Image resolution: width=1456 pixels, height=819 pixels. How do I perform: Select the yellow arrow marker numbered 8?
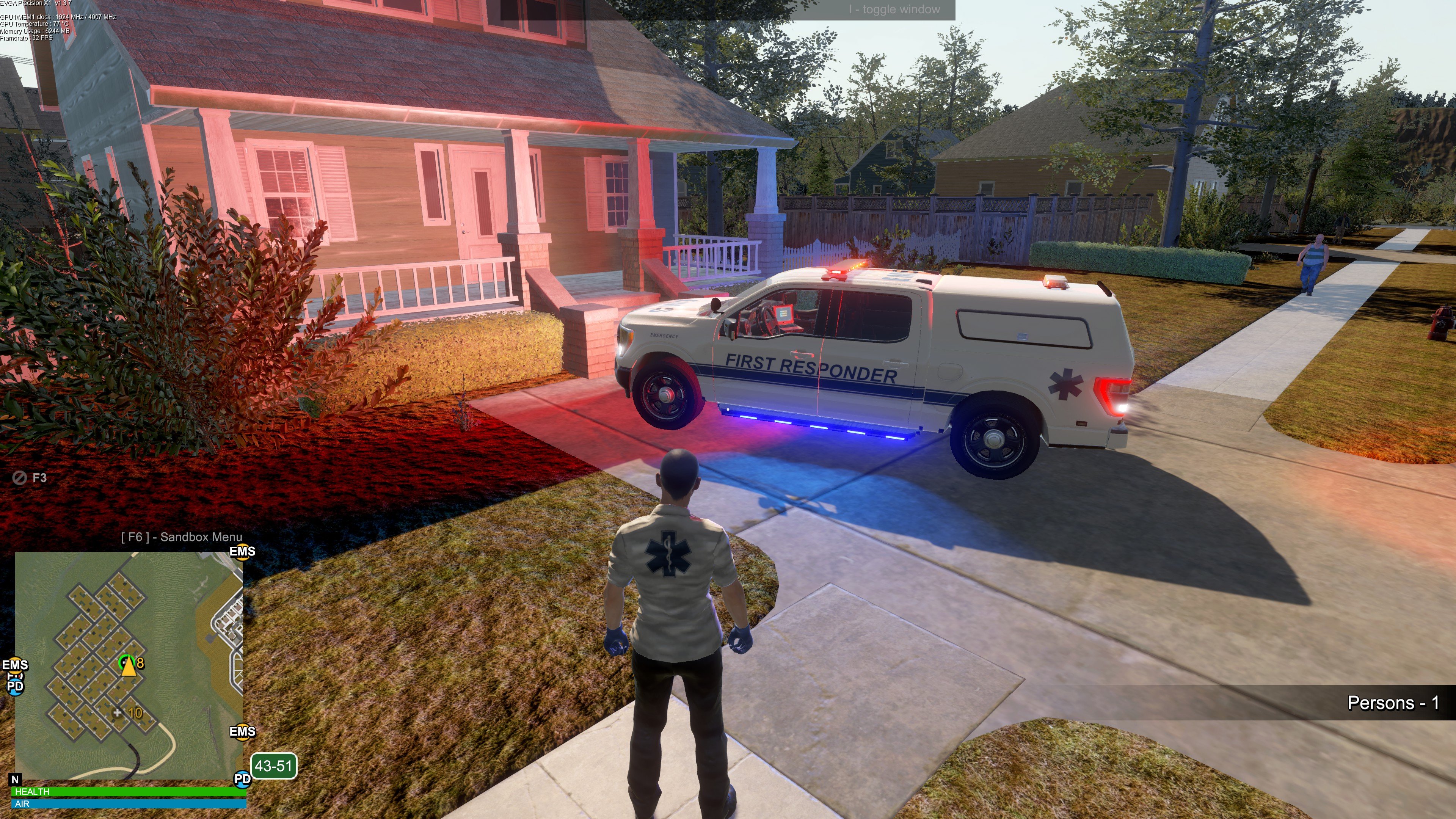[129, 665]
